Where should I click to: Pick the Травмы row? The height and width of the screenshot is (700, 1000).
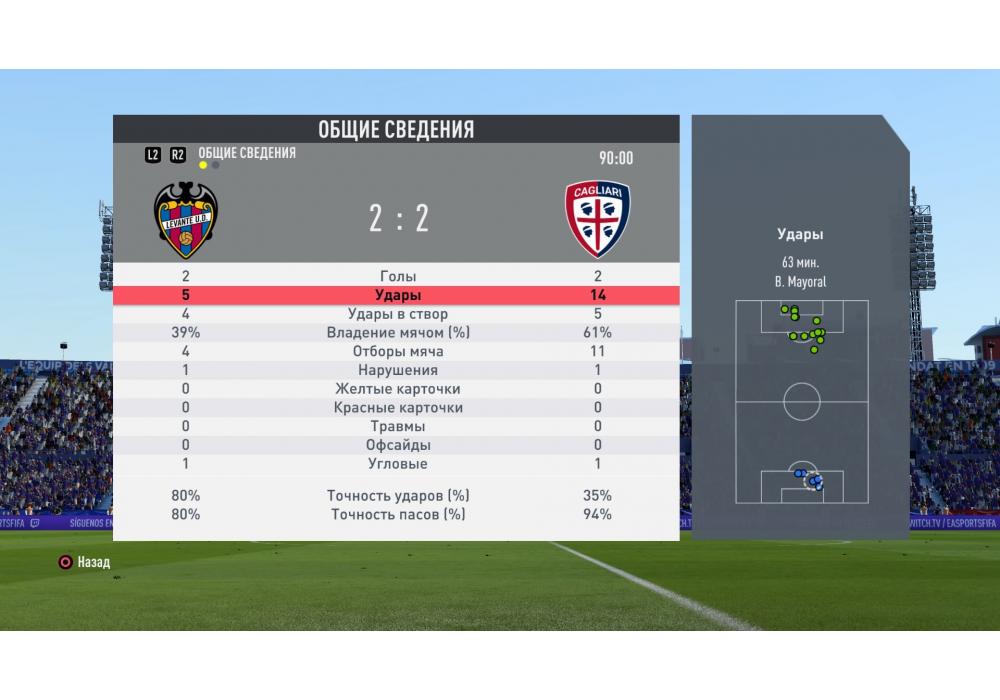398,427
